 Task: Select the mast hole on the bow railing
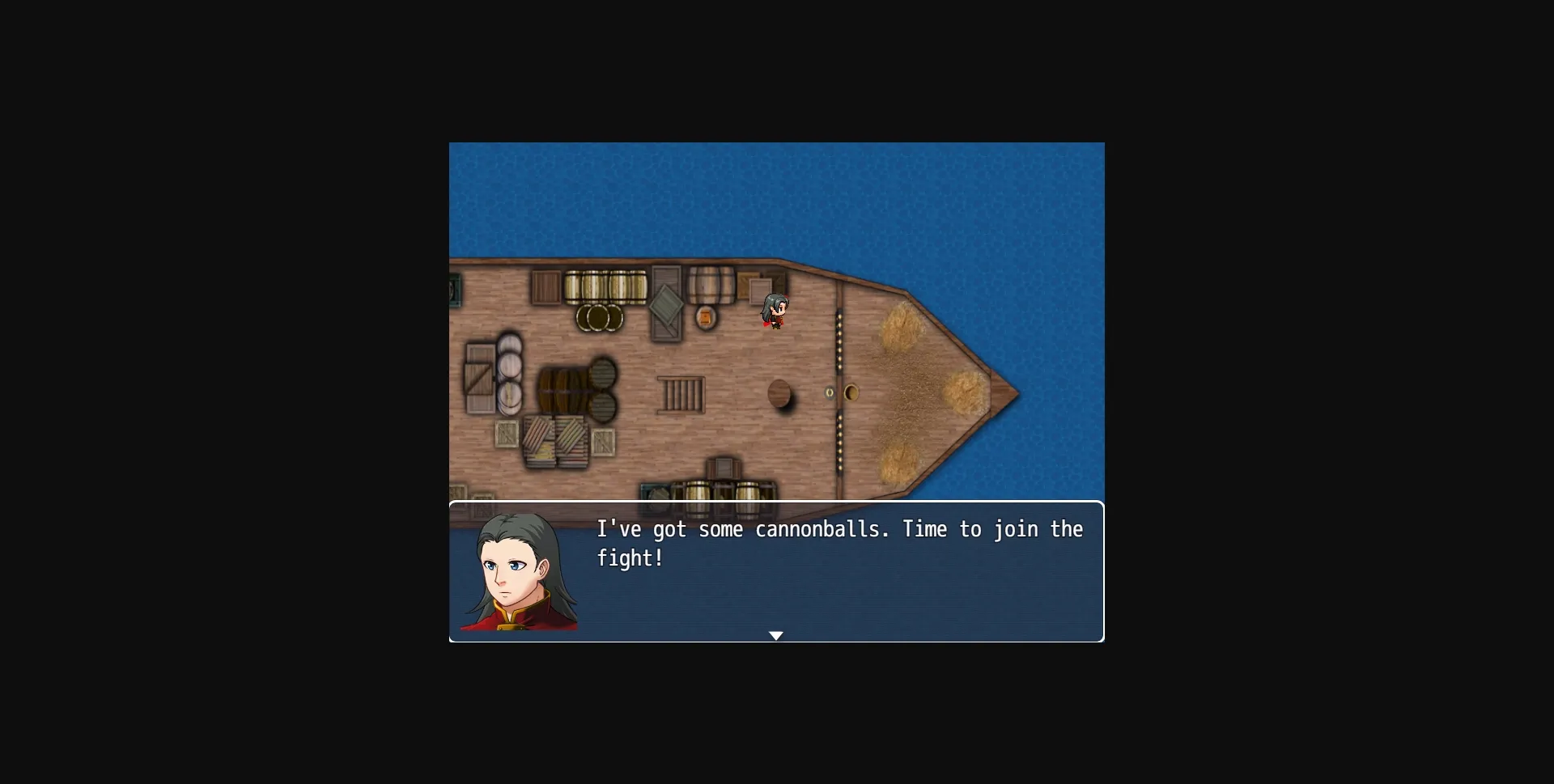tap(851, 391)
